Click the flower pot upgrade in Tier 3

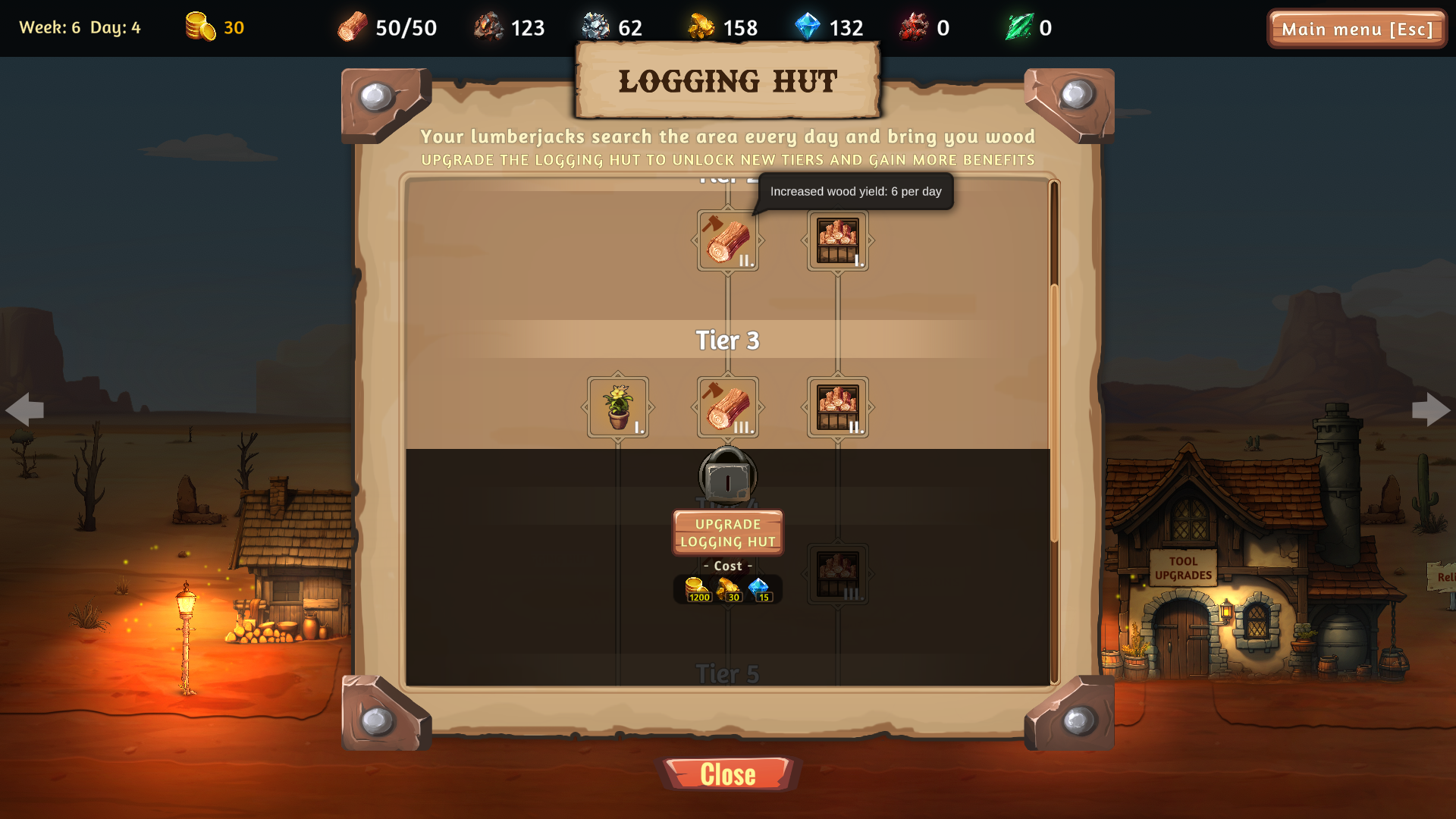(617, 407)
